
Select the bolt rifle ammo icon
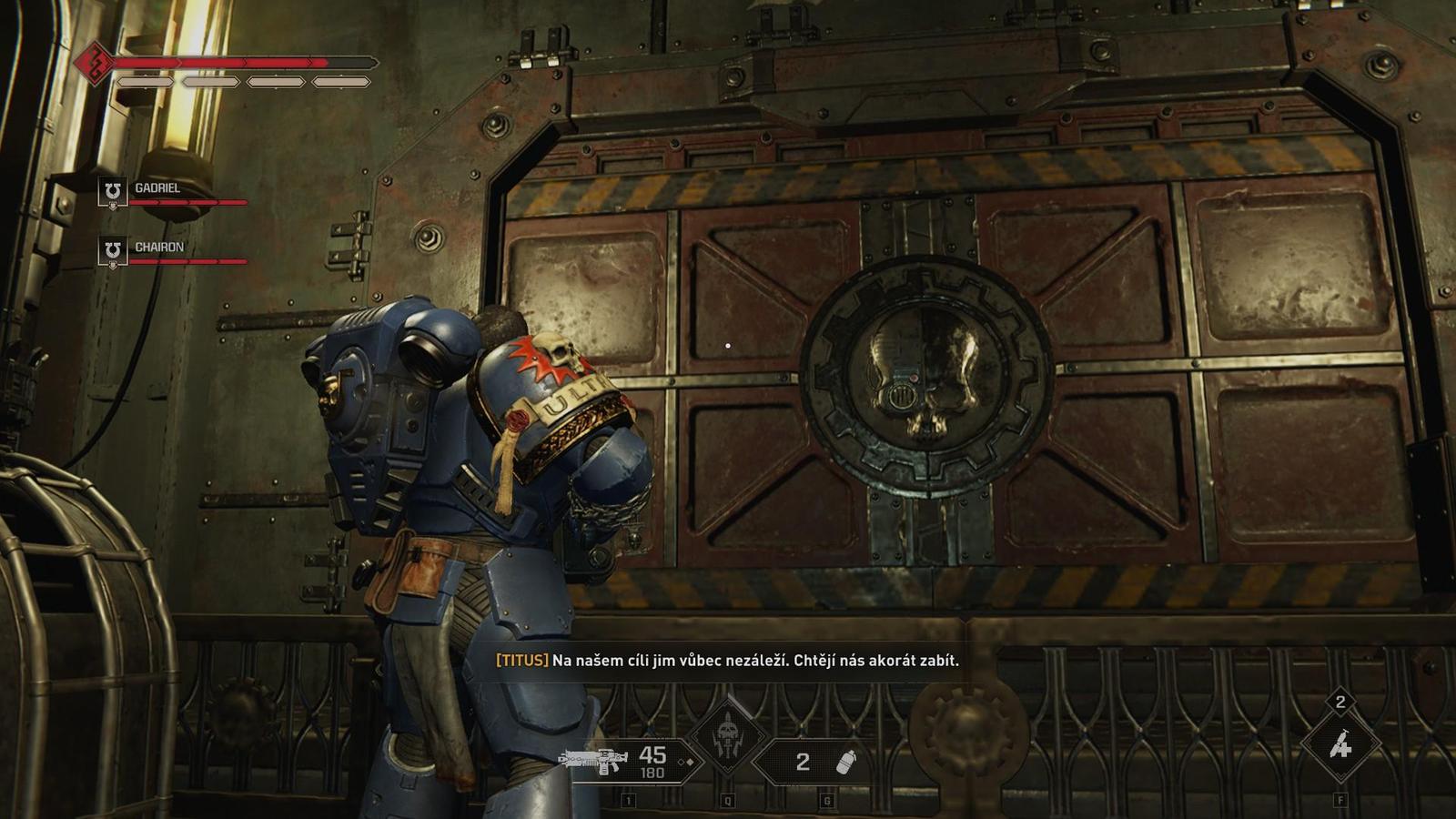pyautogui.click(x=591, y=759)
